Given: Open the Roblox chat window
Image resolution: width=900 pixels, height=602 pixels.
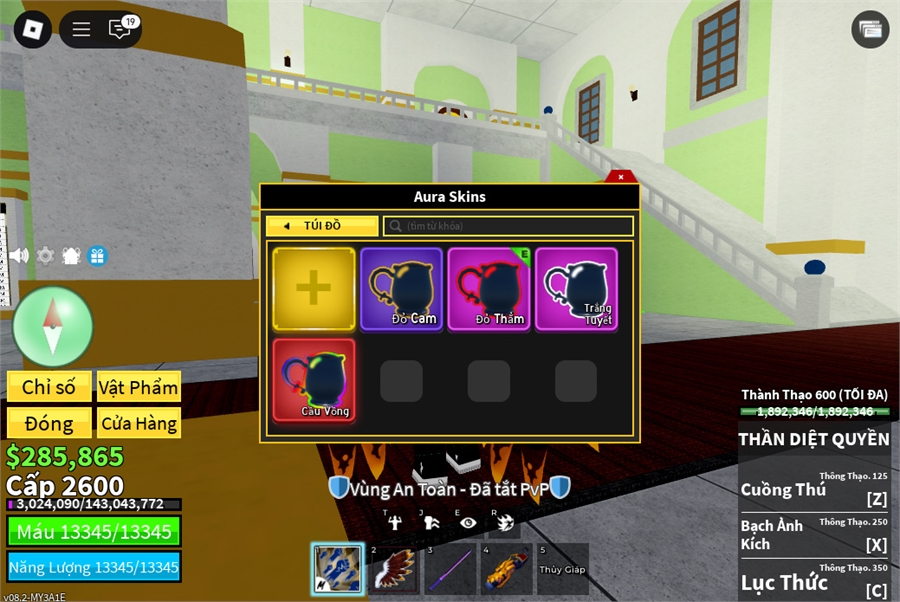Looking at the screenshot, I should click(120, 29).
